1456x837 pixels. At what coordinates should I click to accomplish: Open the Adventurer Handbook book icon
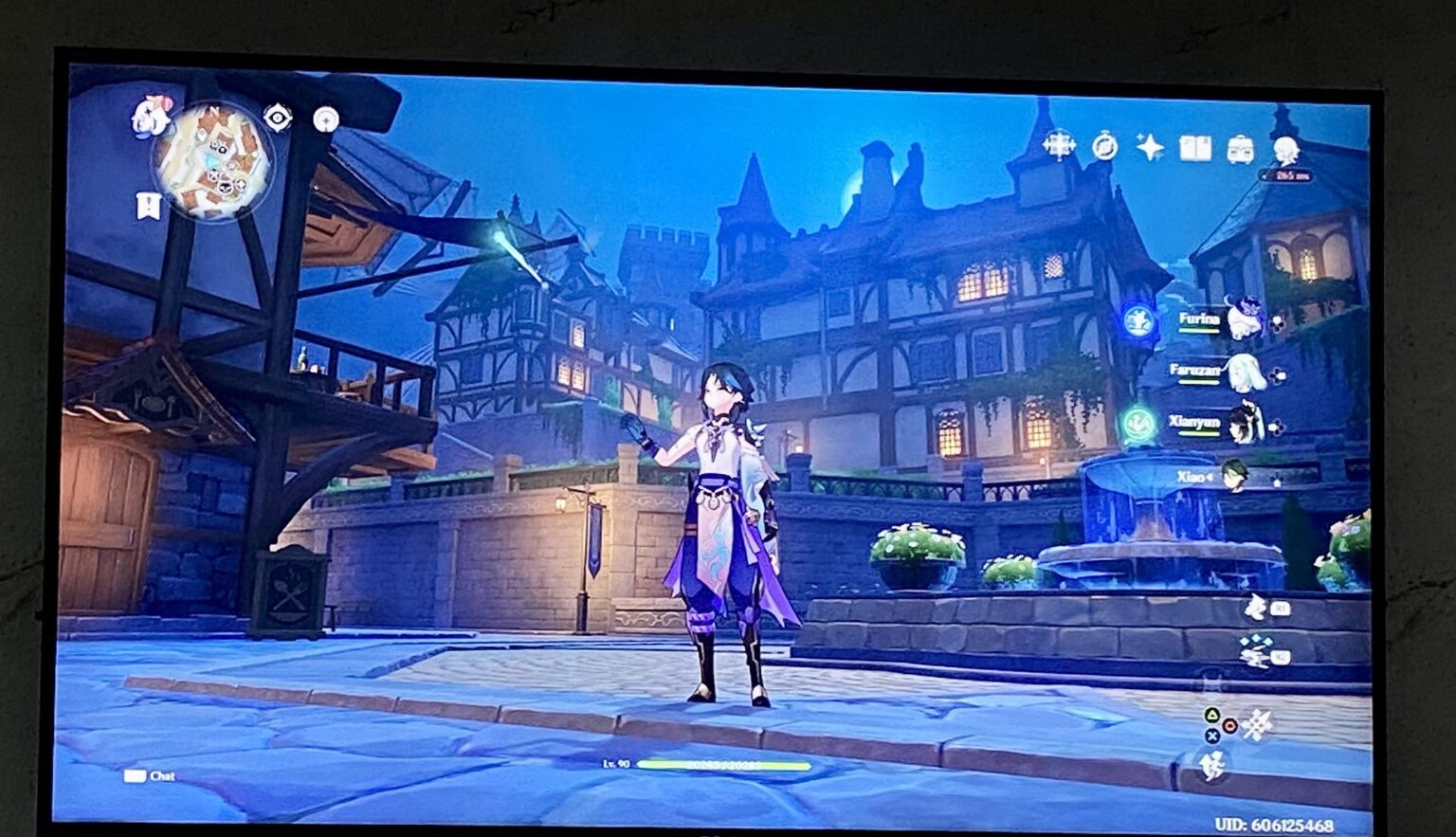pyautogui.click(x=1197, y=147)
